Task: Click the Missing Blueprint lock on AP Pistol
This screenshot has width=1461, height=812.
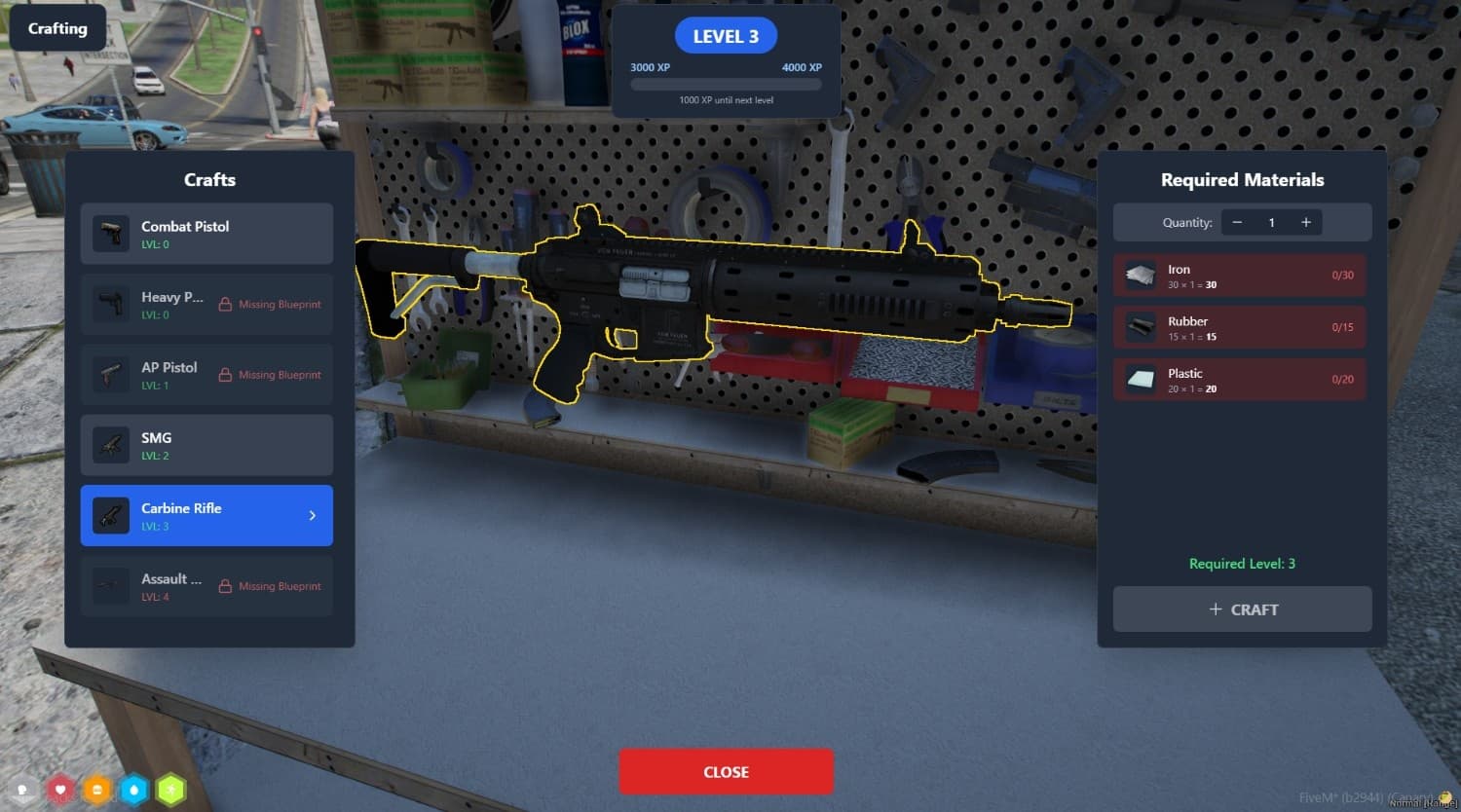Action: 224,374
